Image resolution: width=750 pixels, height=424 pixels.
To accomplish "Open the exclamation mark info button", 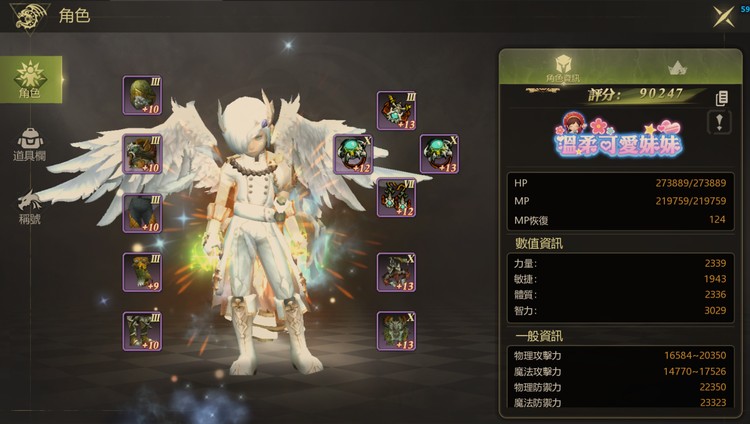I will click(x=720, y=122).
